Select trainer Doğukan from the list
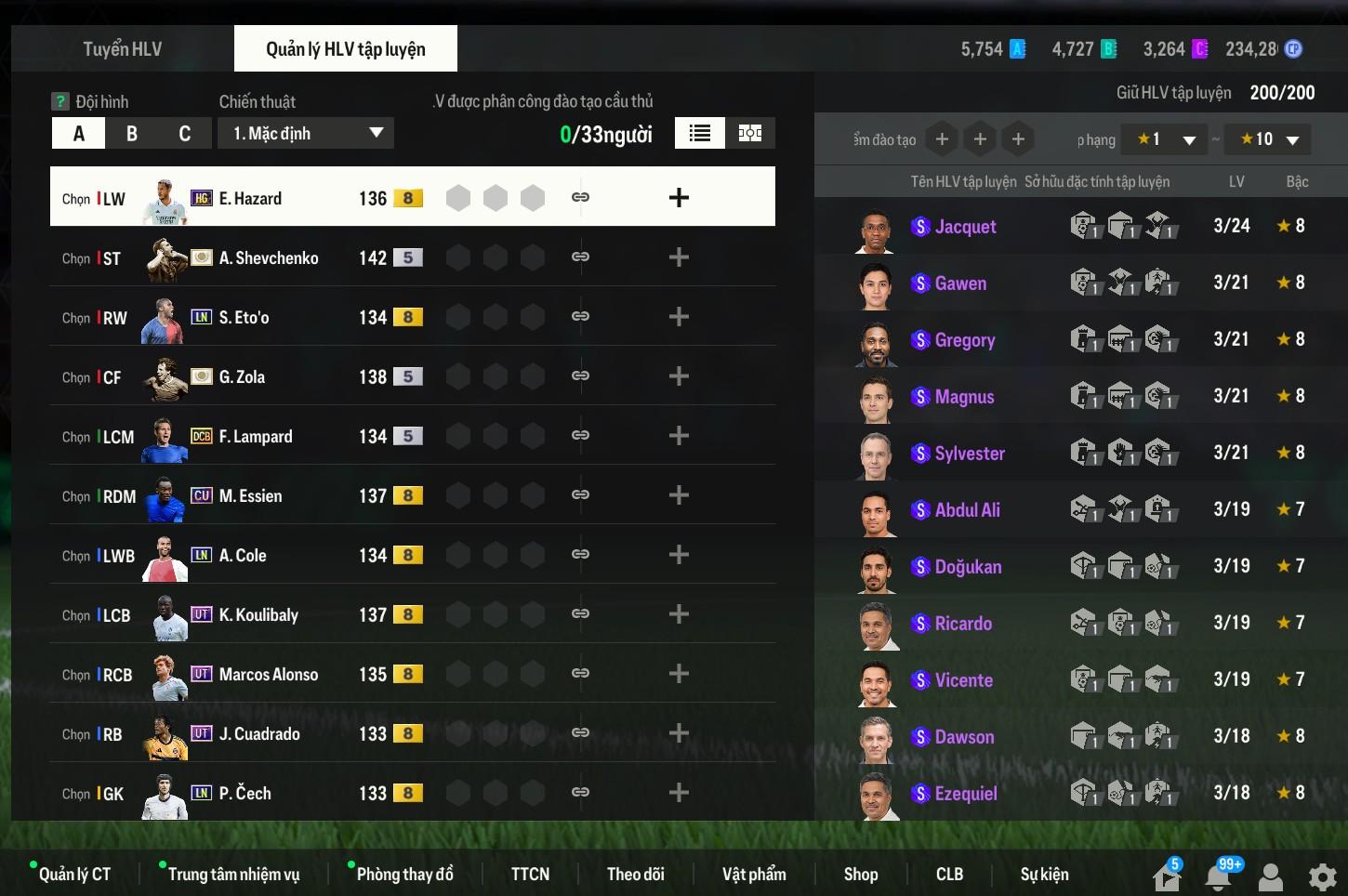Viewport: 1348px width, 896px height. (968, 567)
